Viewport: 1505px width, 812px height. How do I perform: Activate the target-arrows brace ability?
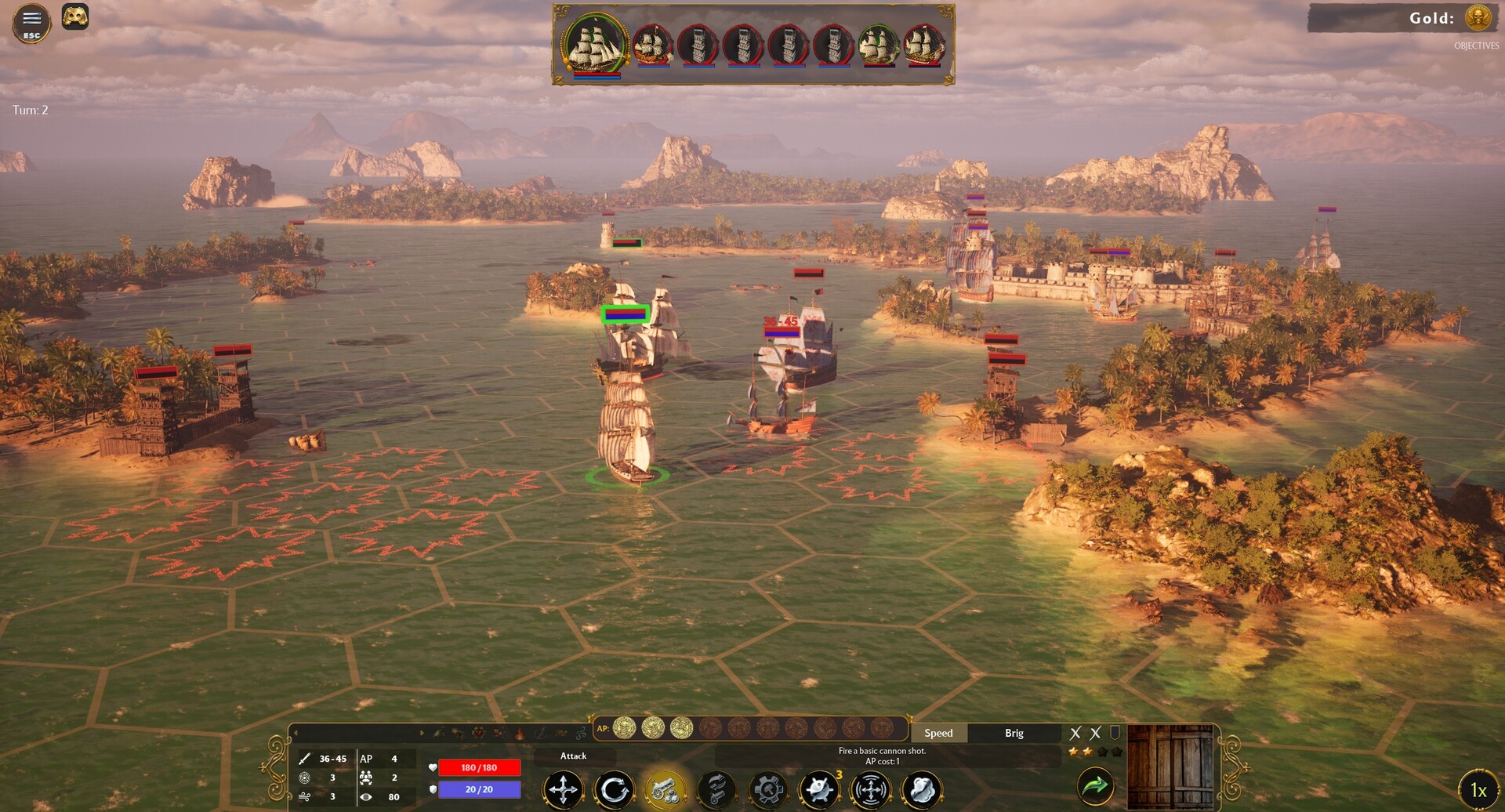[x=870, y=789]
